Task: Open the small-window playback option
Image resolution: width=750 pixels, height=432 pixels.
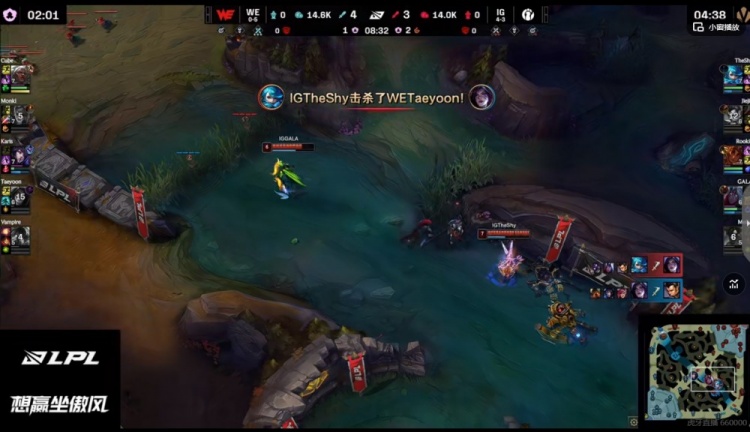Action: click(716, 28)
